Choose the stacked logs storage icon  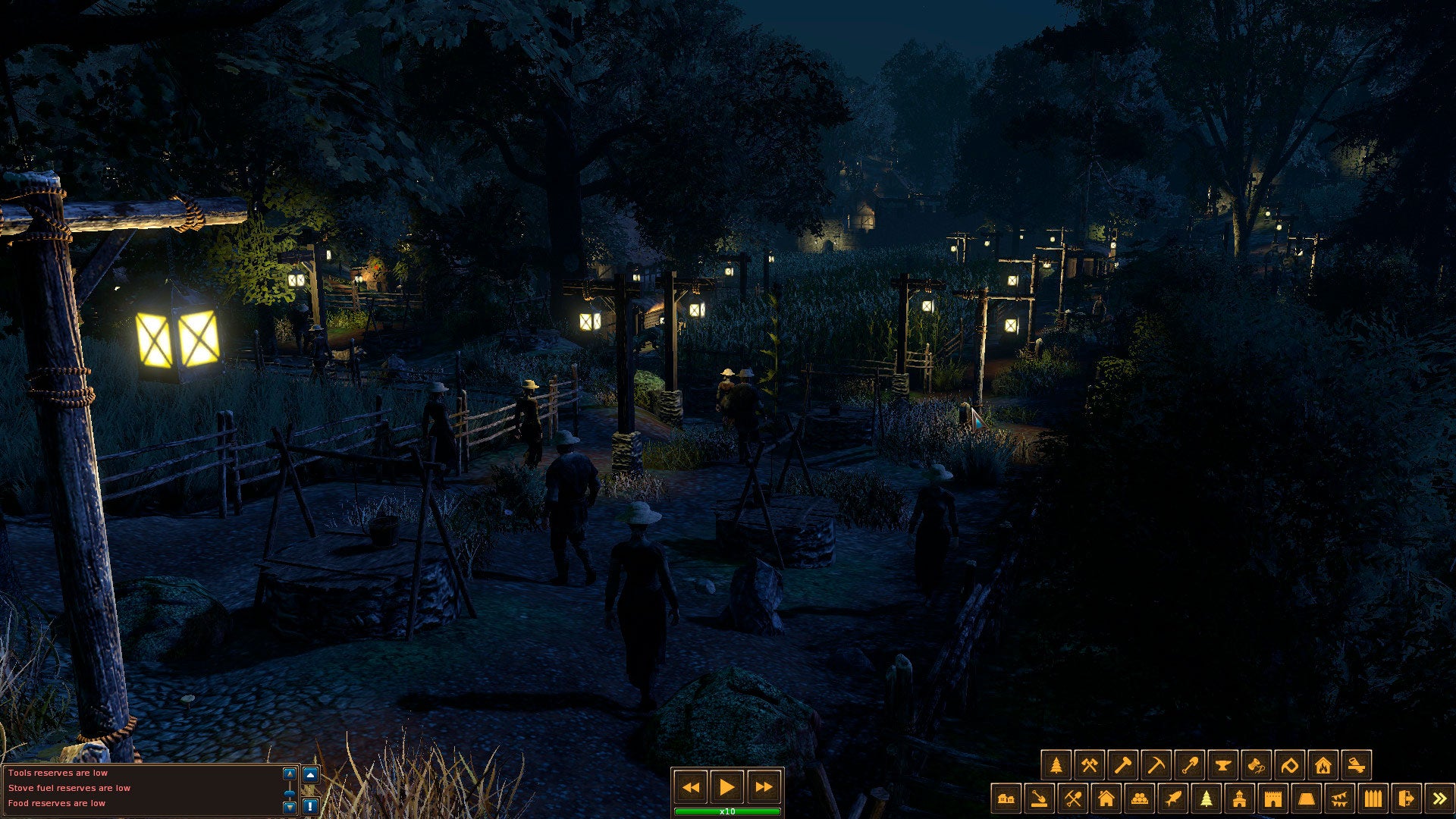(1139, 799)
